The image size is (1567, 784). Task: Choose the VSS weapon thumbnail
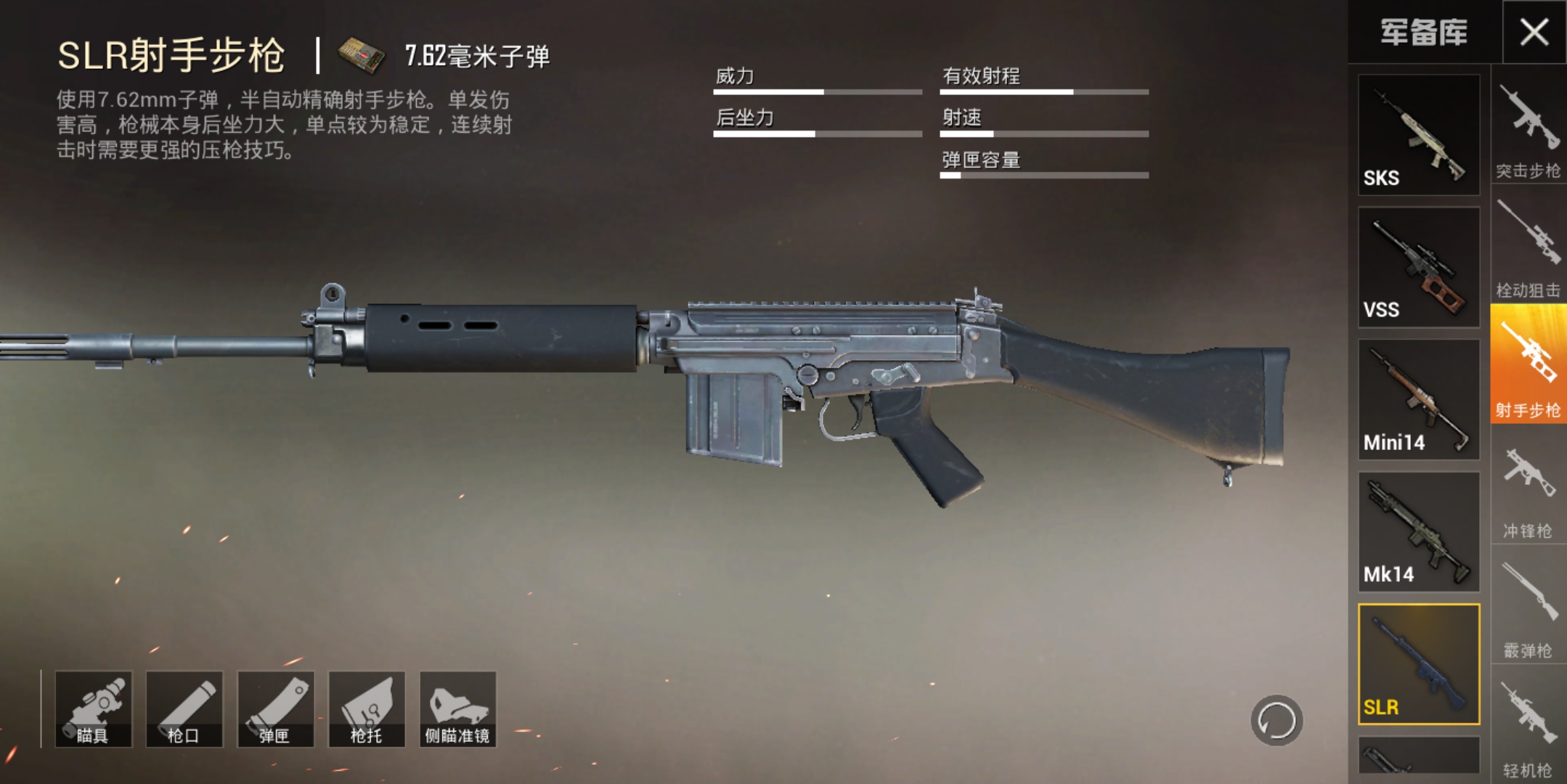(1418, 267)
